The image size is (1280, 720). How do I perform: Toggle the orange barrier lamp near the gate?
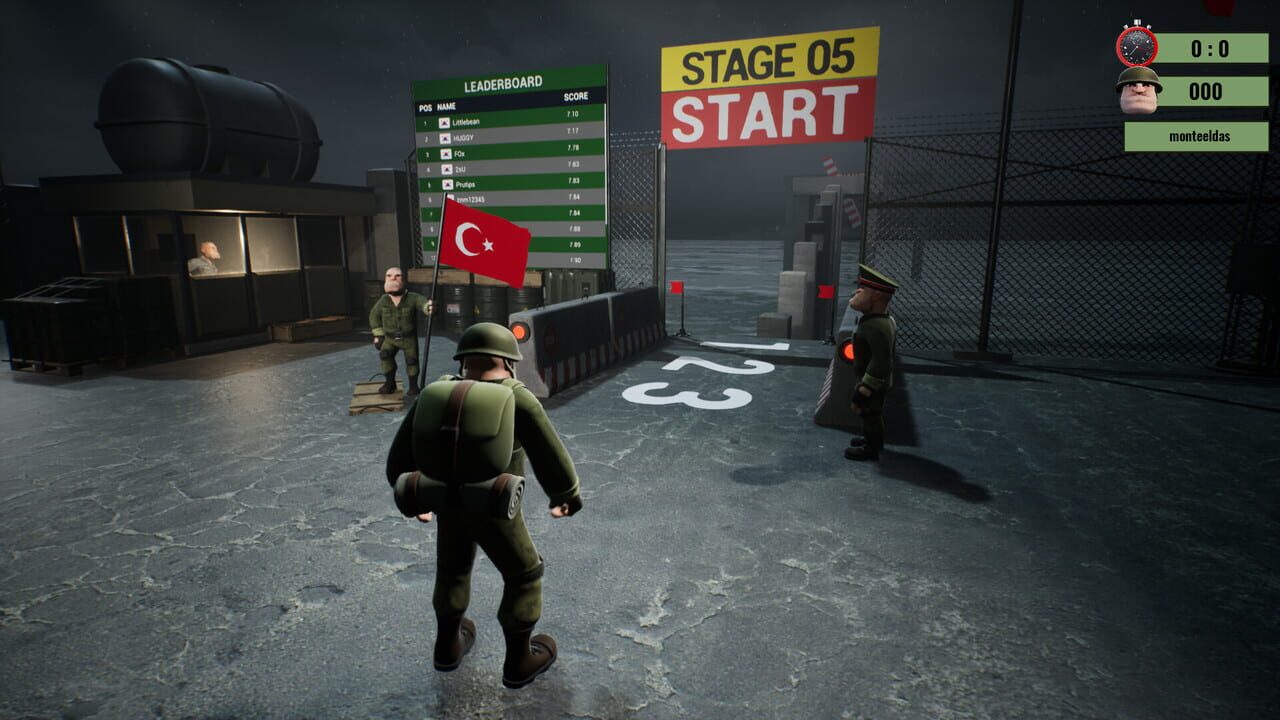(849, 350)
